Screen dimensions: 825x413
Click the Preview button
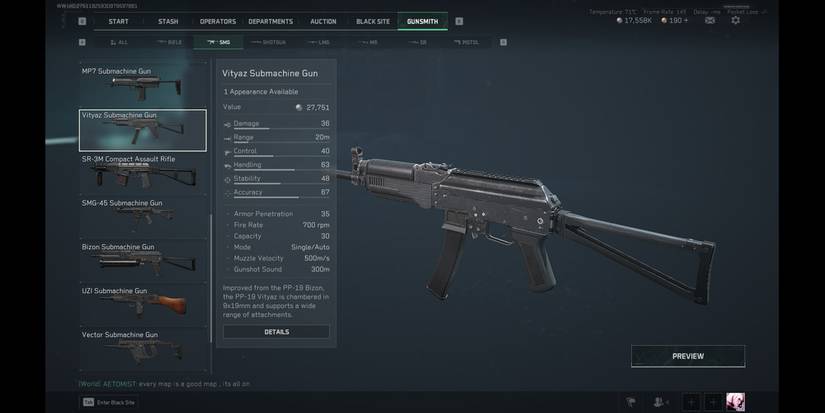[687, 356]
